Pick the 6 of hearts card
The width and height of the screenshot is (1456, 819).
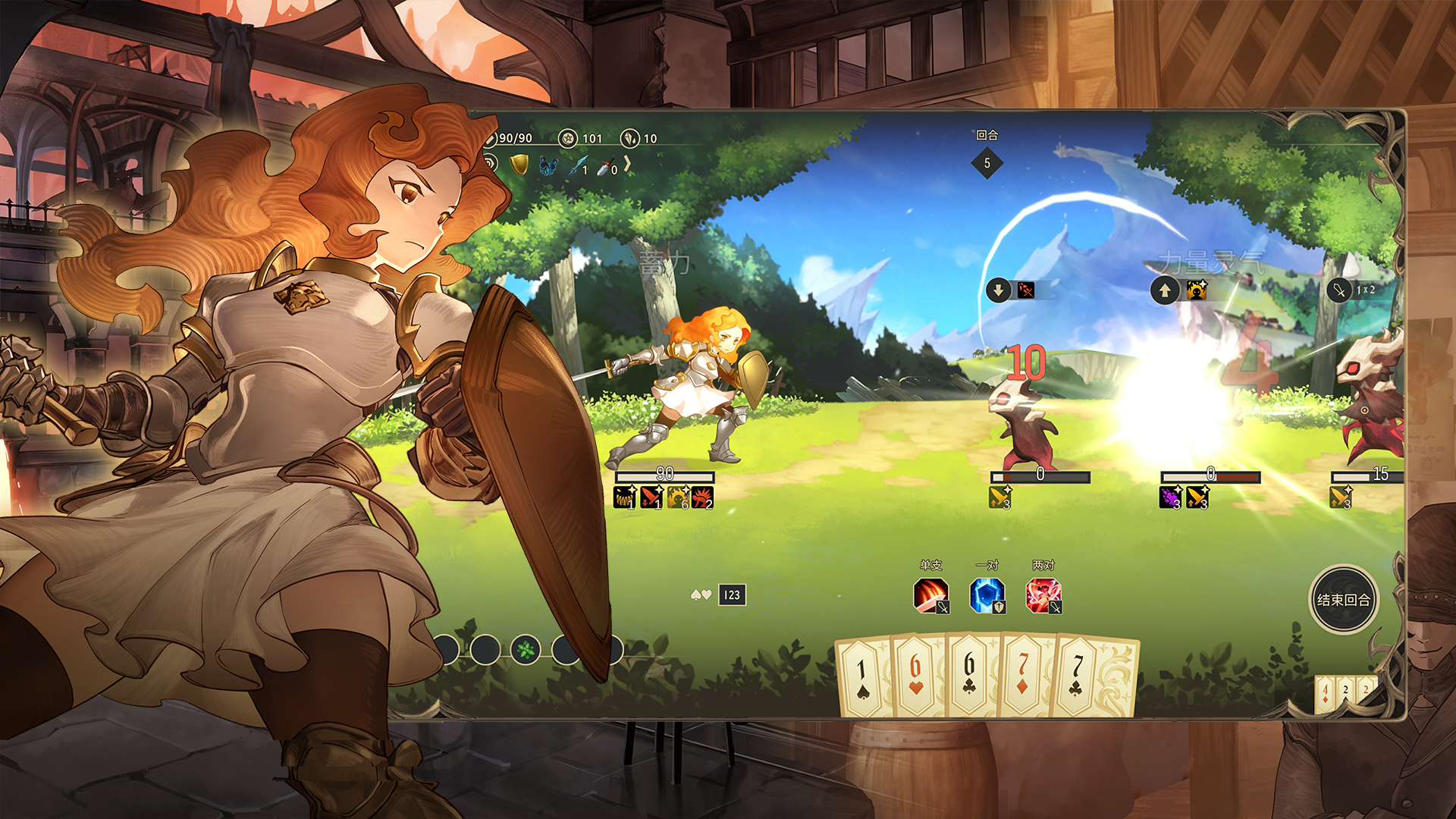pyautogui.click(x=916, y=676)
